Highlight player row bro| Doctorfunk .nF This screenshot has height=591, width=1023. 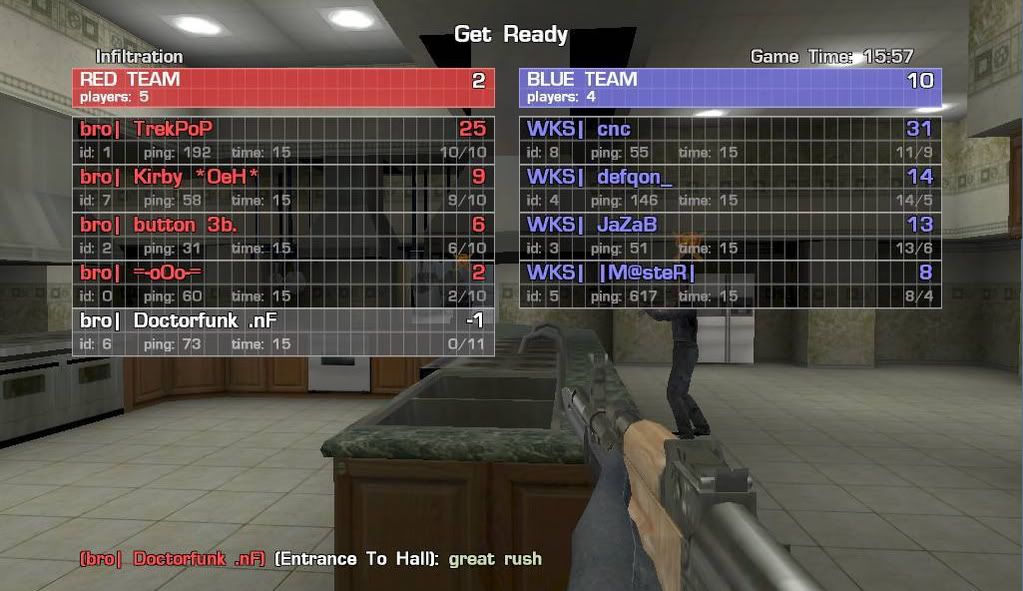pos(283,331)
